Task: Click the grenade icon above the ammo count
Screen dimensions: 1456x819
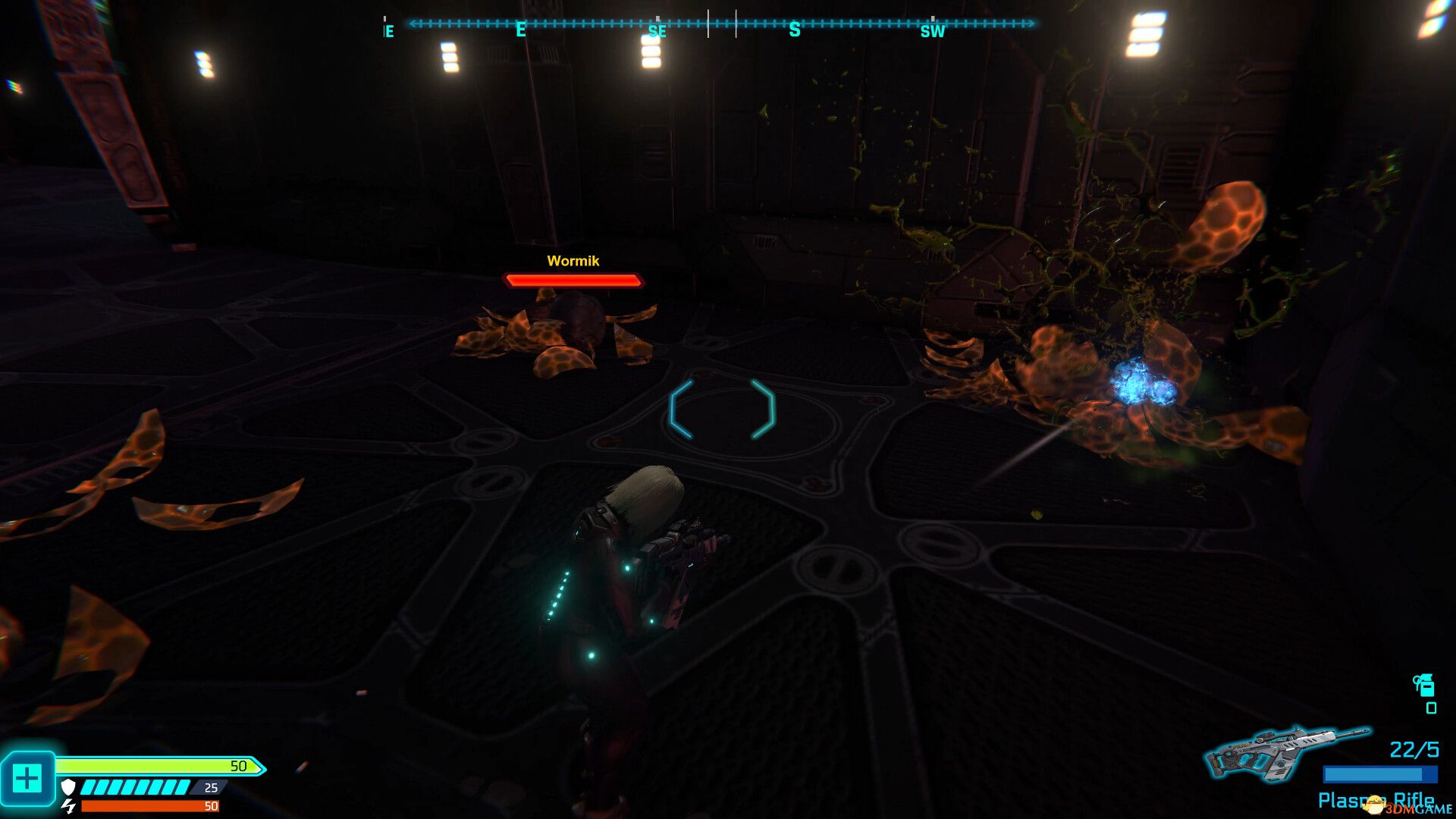Action: (x=1423, y=685)
